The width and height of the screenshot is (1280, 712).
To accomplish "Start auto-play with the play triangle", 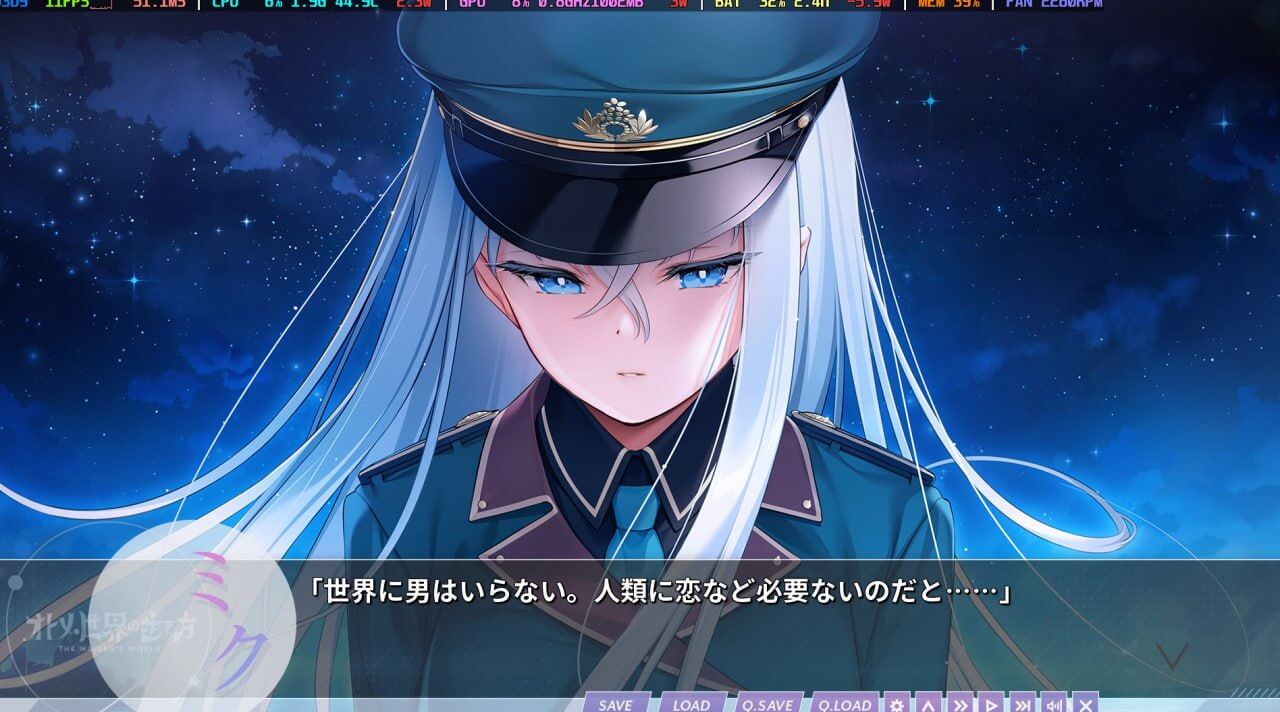I will coord(990,704).
